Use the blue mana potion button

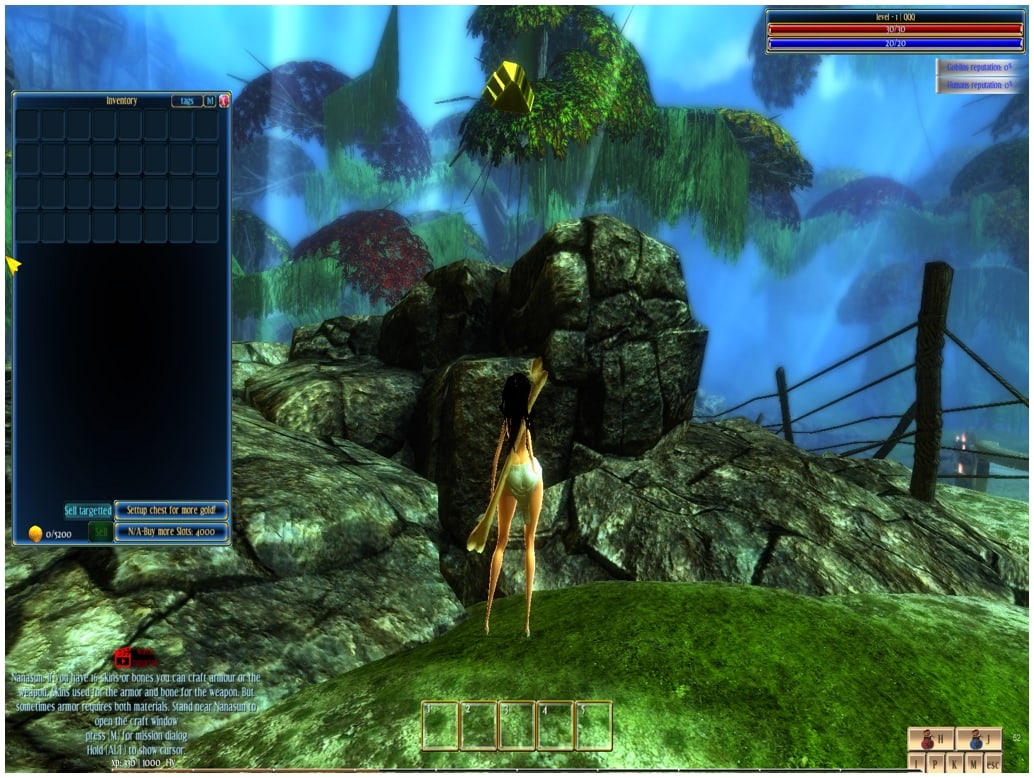click(978, 740)
